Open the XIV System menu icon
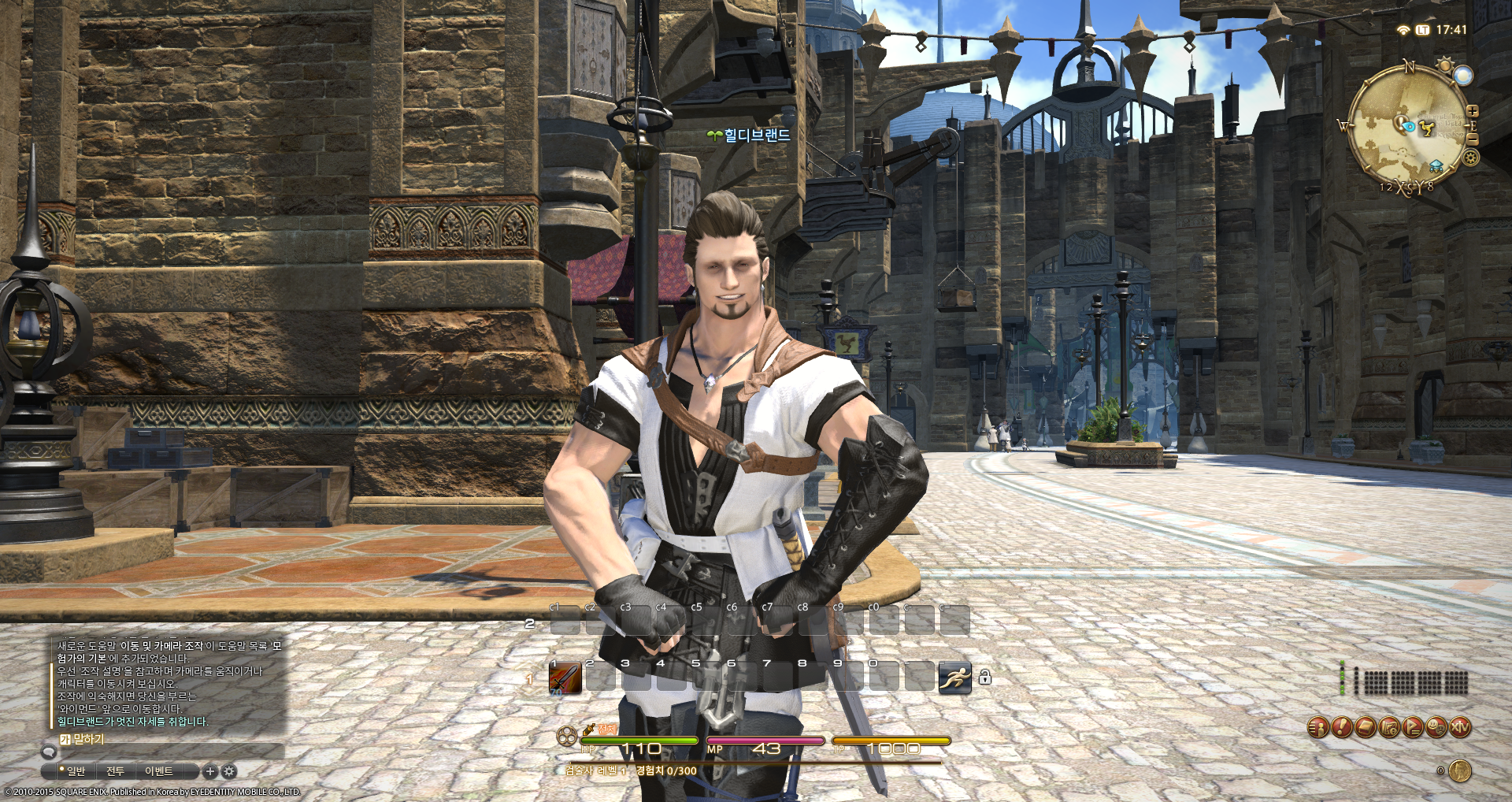 click(1460, 727)
